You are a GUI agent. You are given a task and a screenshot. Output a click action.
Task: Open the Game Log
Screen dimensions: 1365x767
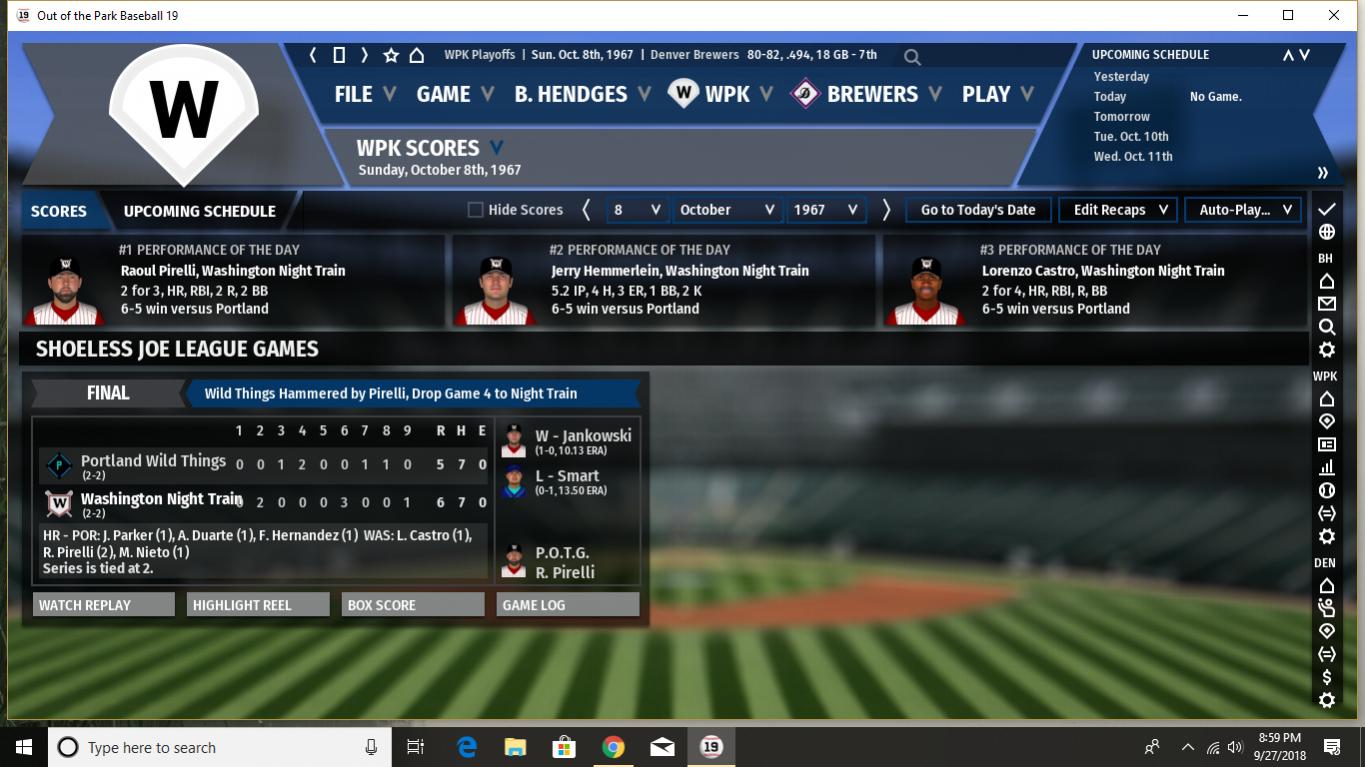click(567, 605)
